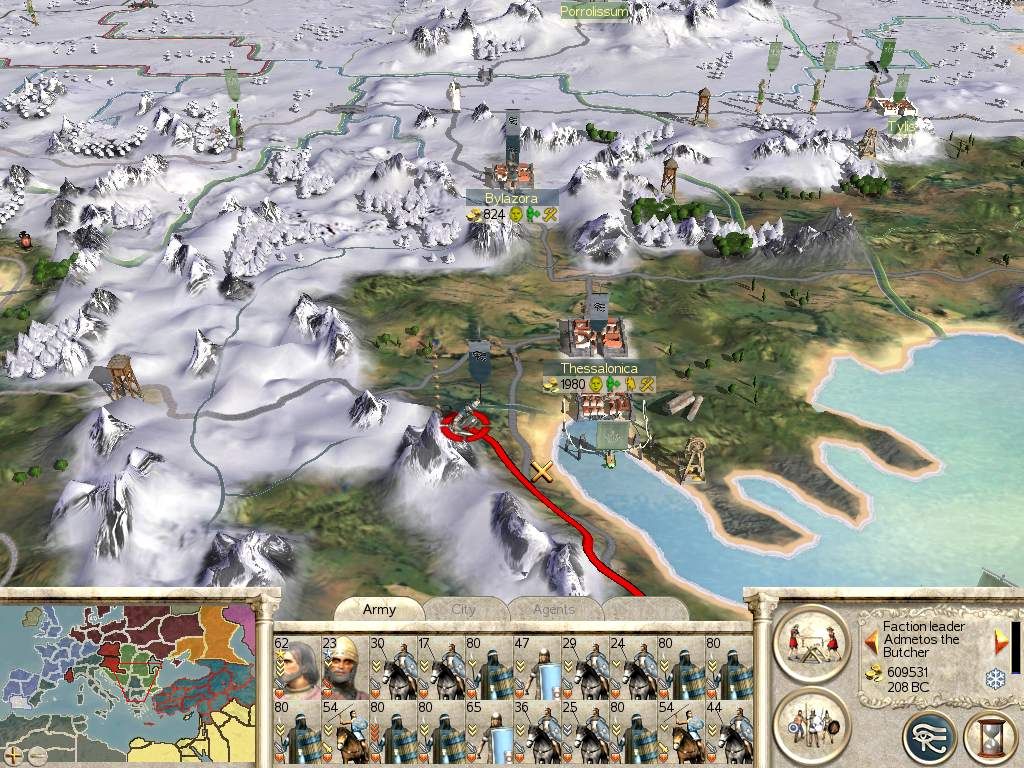Select the previous character with the left arrow

tap(870, 638)
